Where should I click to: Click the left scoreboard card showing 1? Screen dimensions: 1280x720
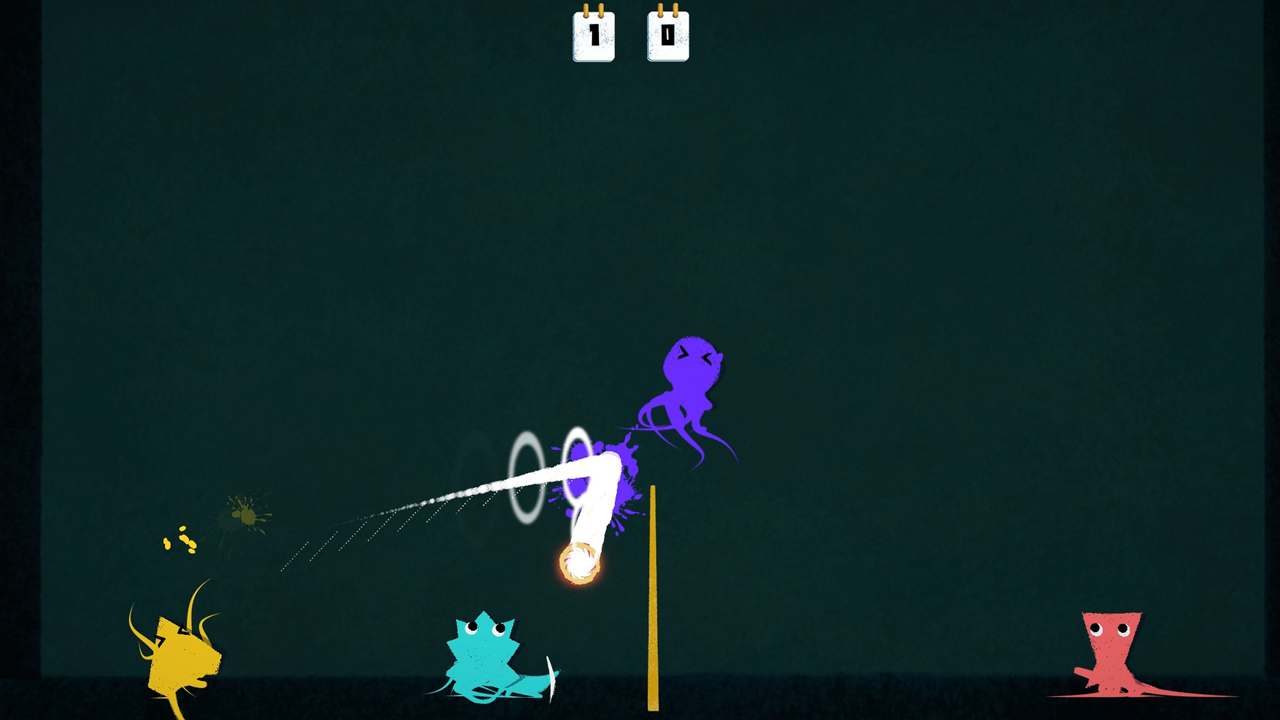594,37
